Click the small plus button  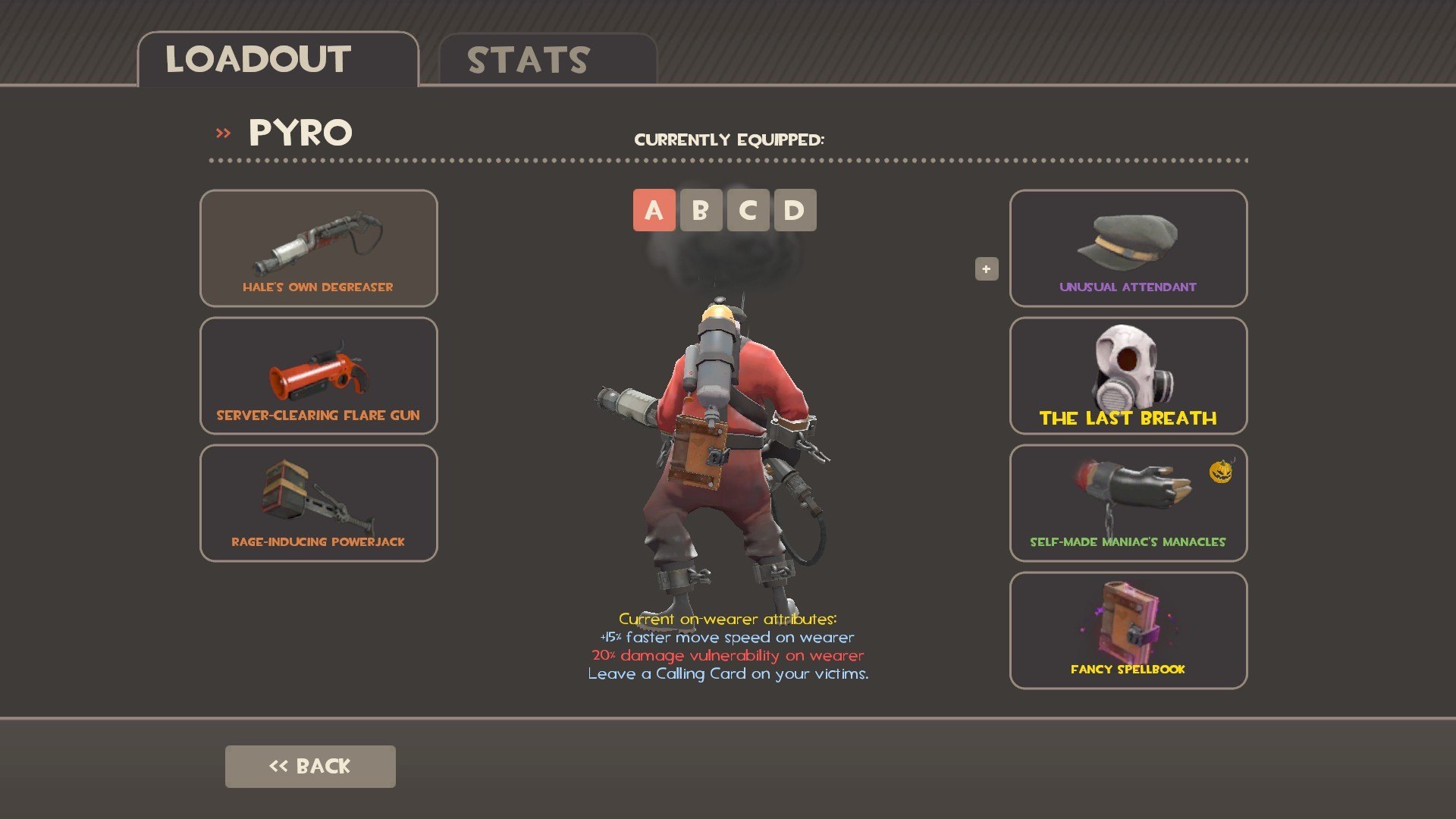pos(986,268)
